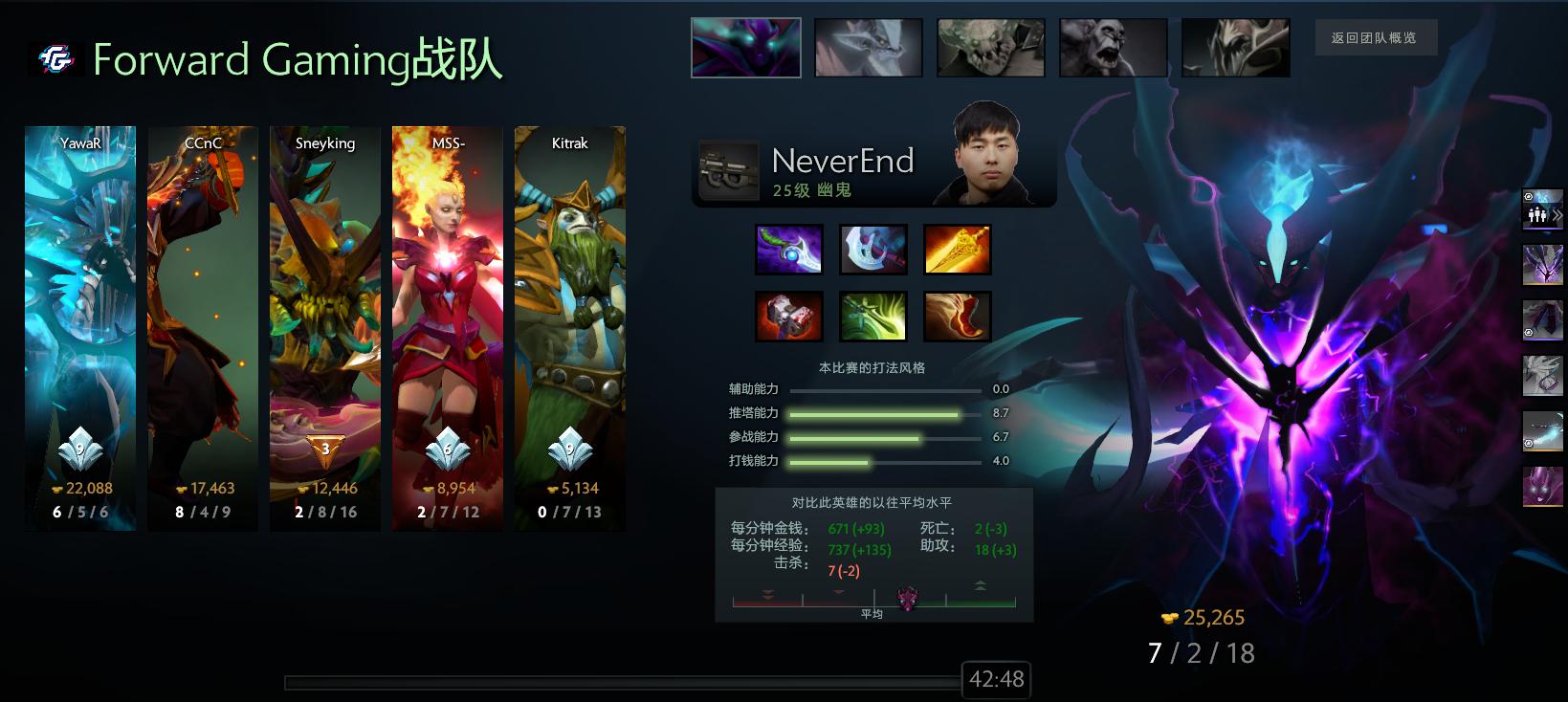Screen dimensions: 1568x702
Task: Click the 返回团队概览 button
Action: 1377,36
